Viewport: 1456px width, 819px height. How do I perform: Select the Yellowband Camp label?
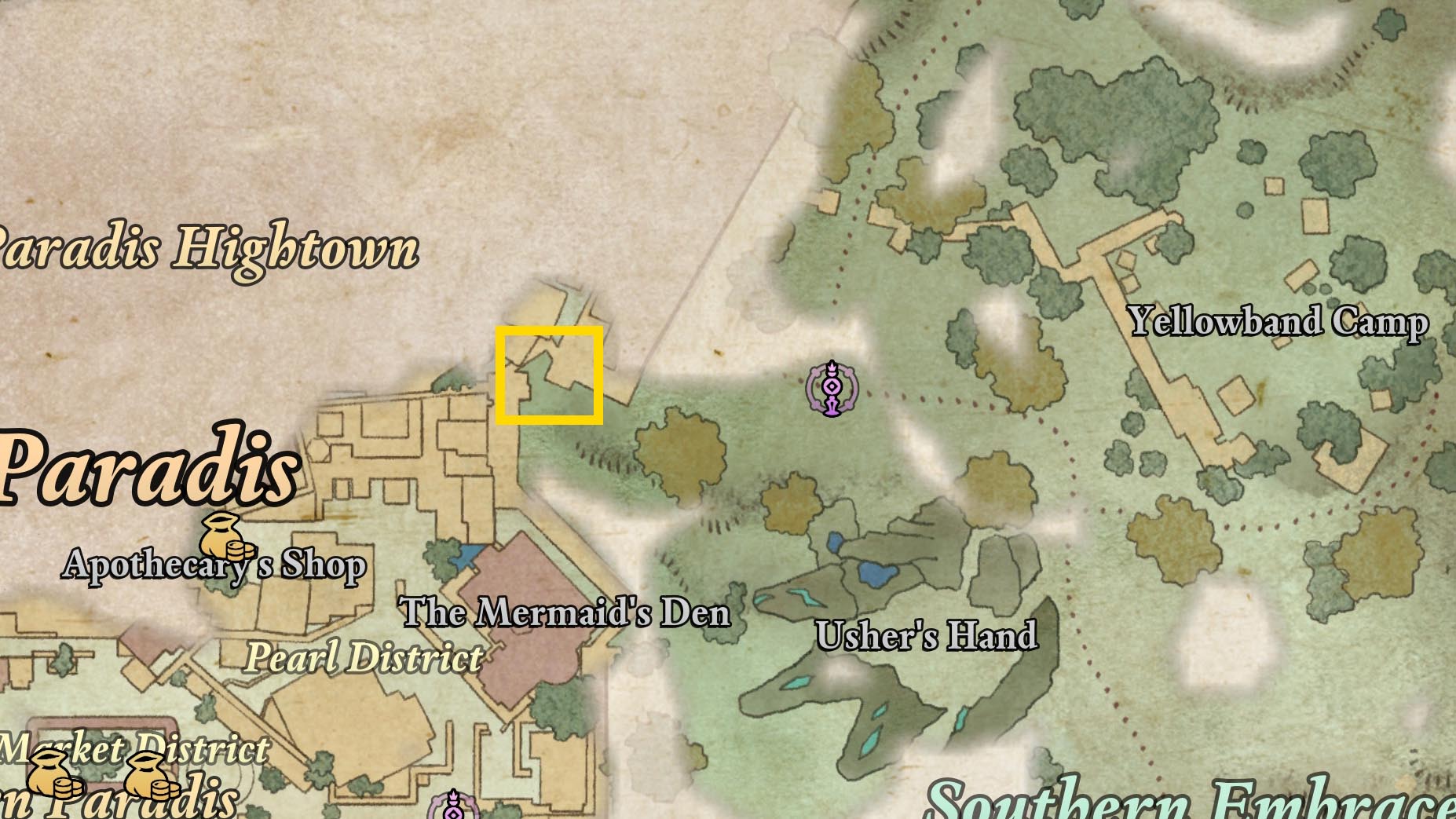pyautogui.click(x=1280, y=320)
